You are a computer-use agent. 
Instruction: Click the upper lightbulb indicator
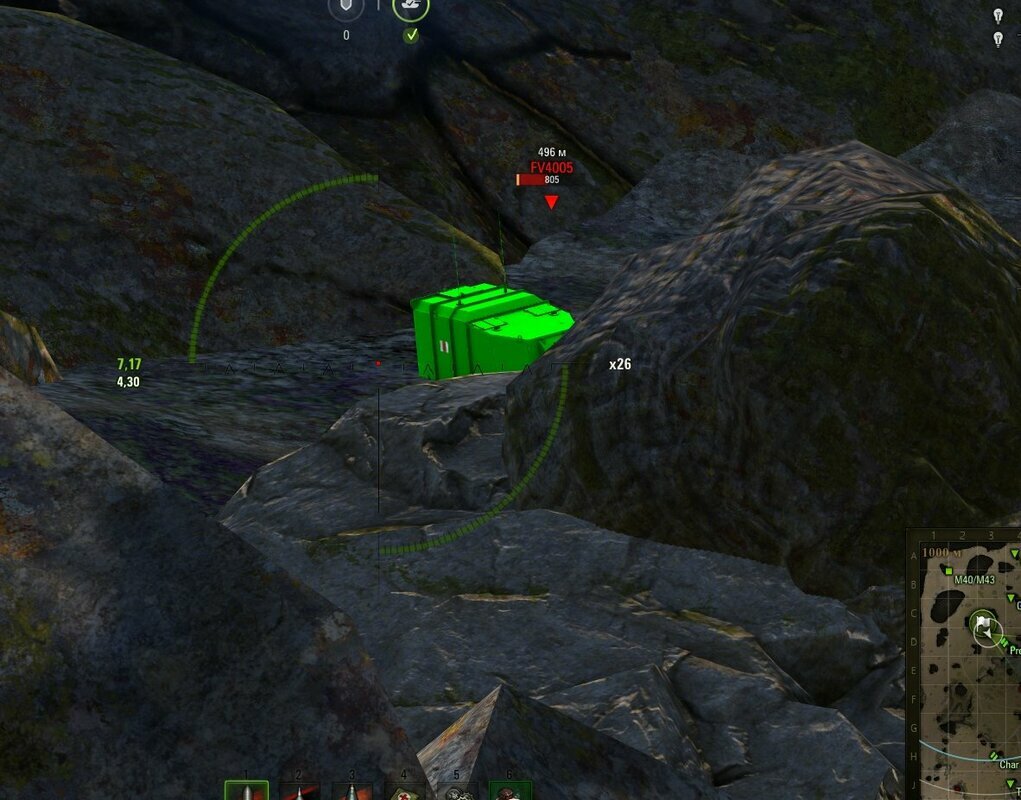[997, 15]
